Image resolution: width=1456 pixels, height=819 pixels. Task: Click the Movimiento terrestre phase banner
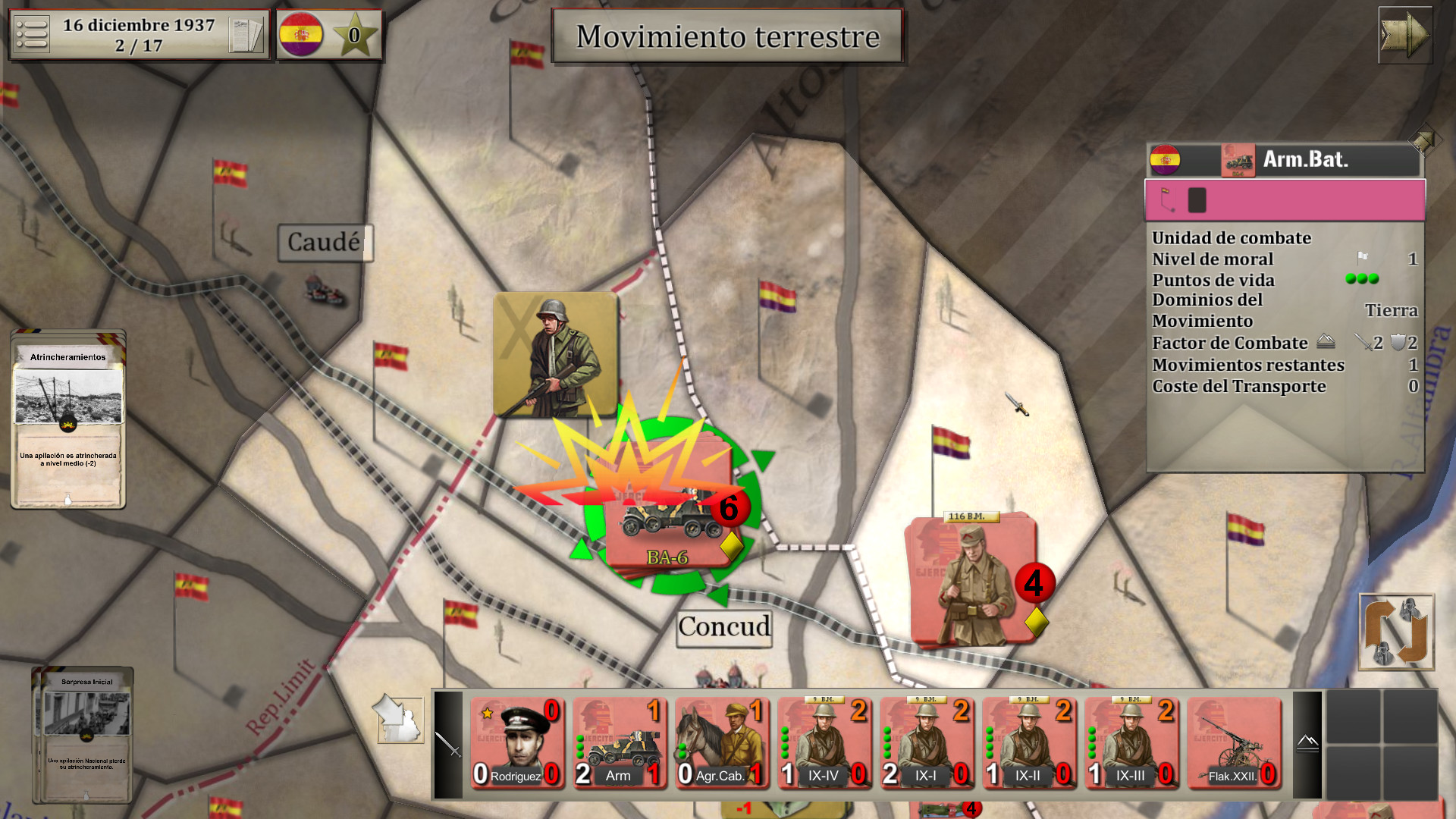coord(727,36)
